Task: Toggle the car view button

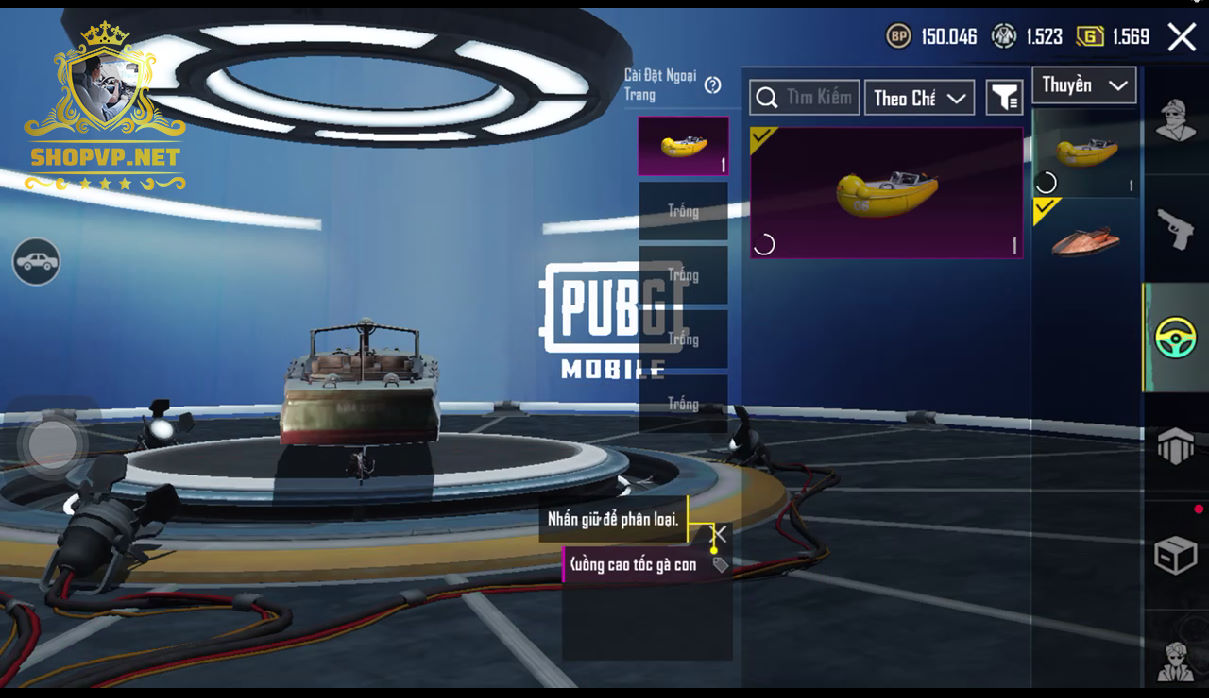Action: point(36,262)
